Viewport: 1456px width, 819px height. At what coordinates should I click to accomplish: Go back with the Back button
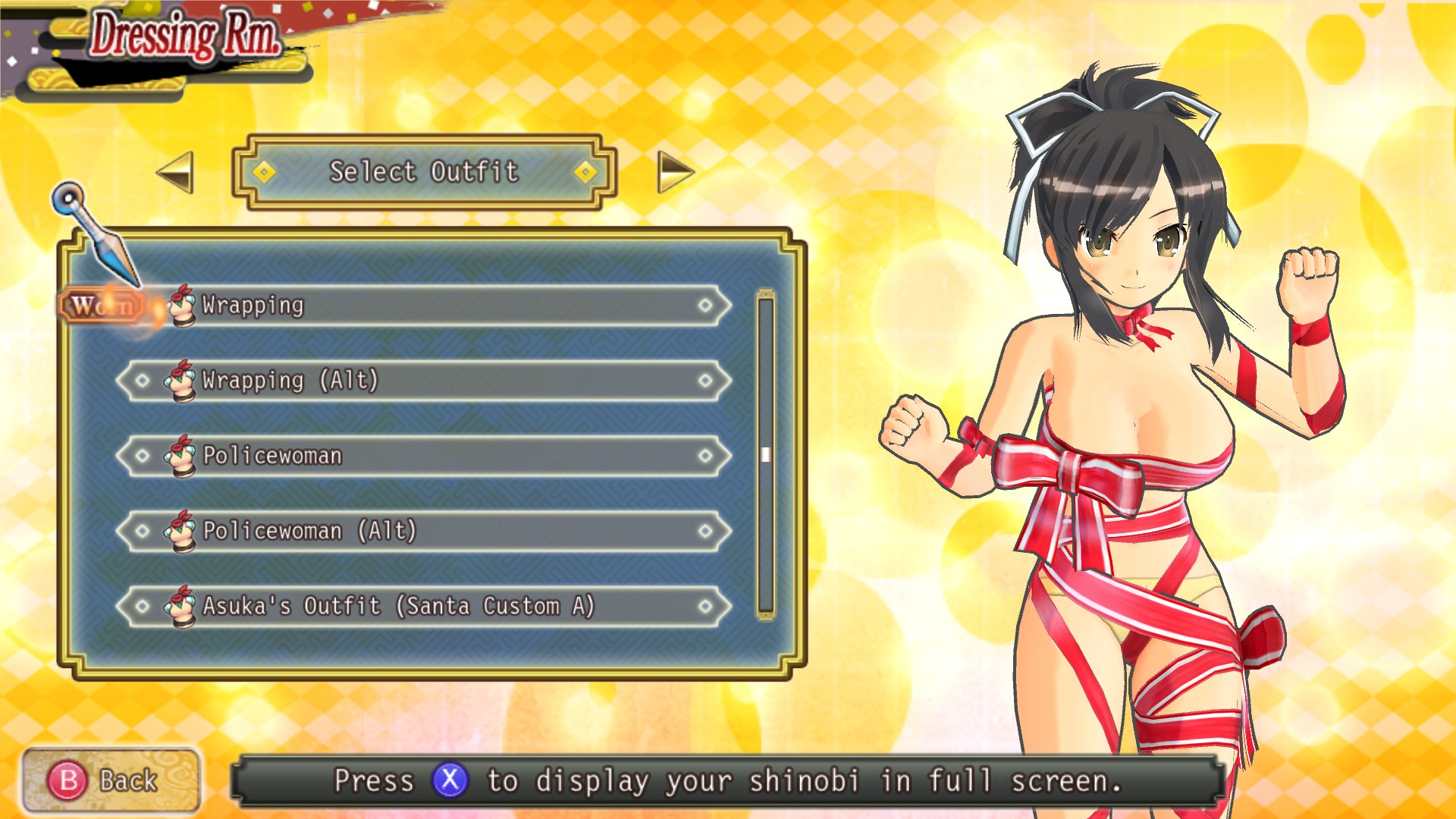point(111,780)
